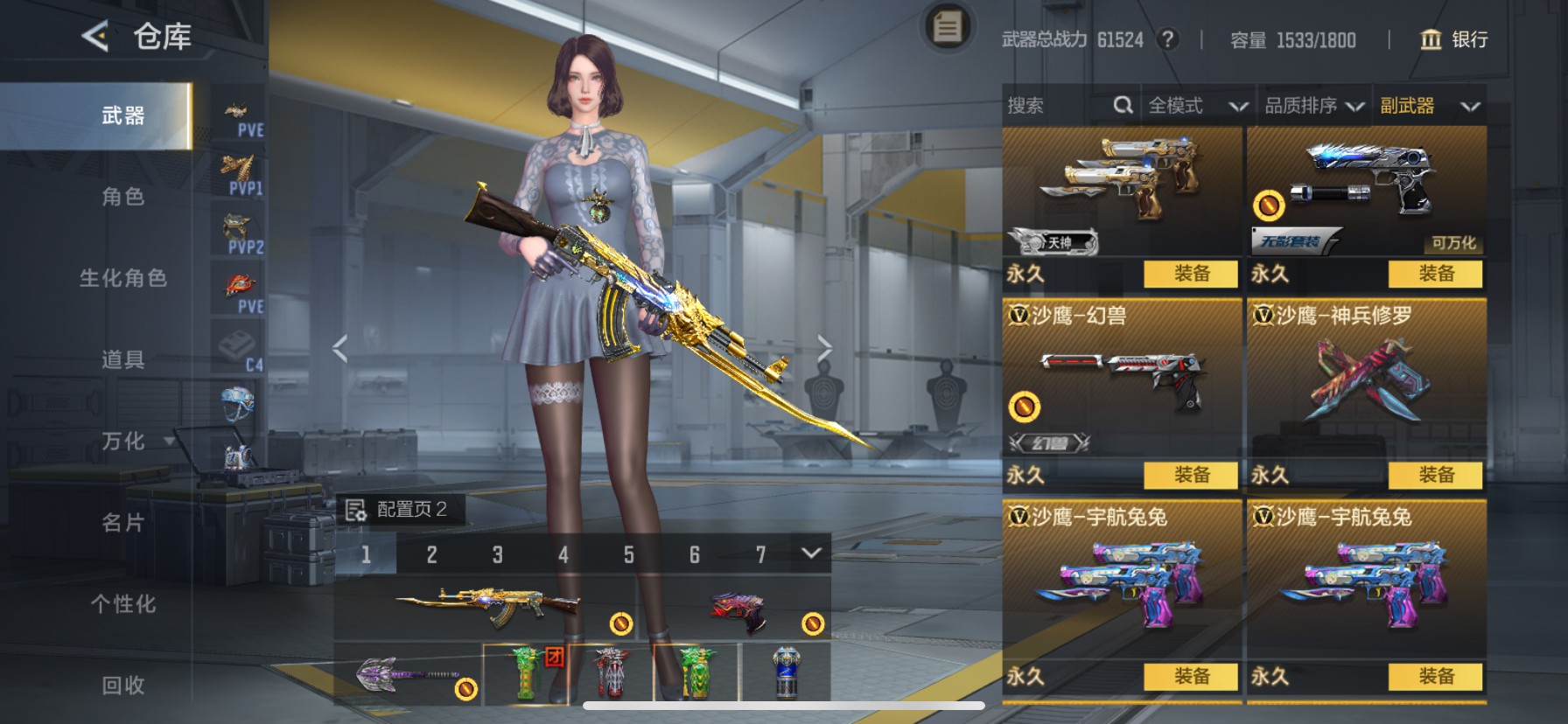The image size is (1568, 724).
Task: Open the 银行 bank
Action: [1453, 39]
